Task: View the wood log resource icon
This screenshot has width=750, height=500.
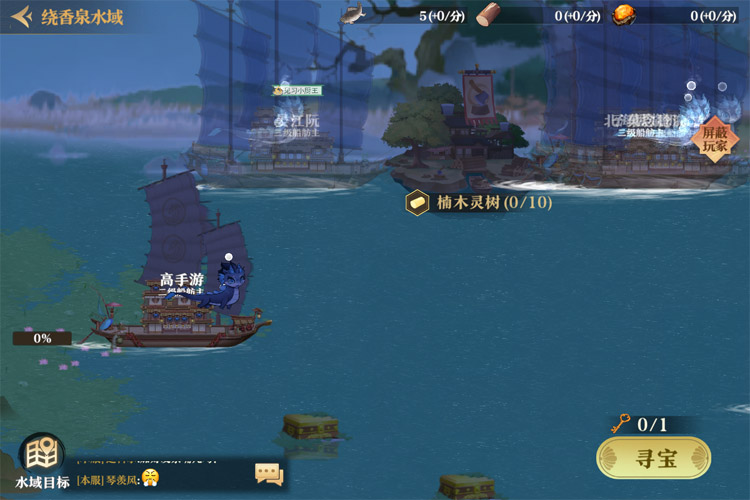Action: (x=488, y=15)
